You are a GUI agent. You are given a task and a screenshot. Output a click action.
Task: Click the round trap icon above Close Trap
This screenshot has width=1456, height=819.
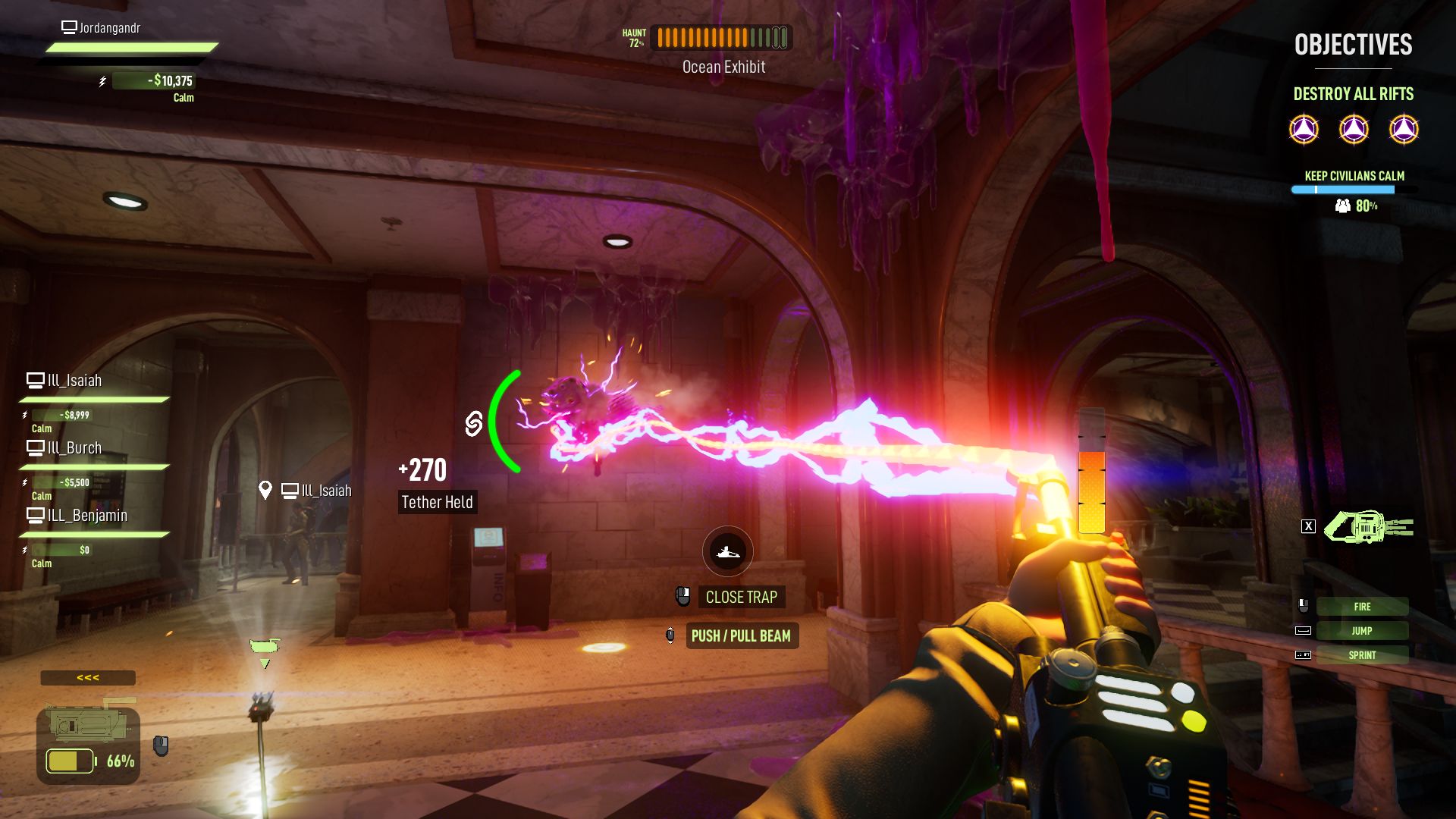[x=727, y=551]
